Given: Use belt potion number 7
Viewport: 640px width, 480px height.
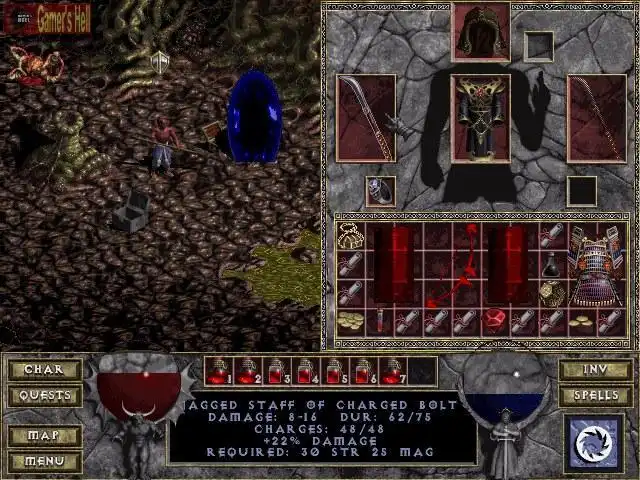Looking at the screenshot, I should click(391, 371).
